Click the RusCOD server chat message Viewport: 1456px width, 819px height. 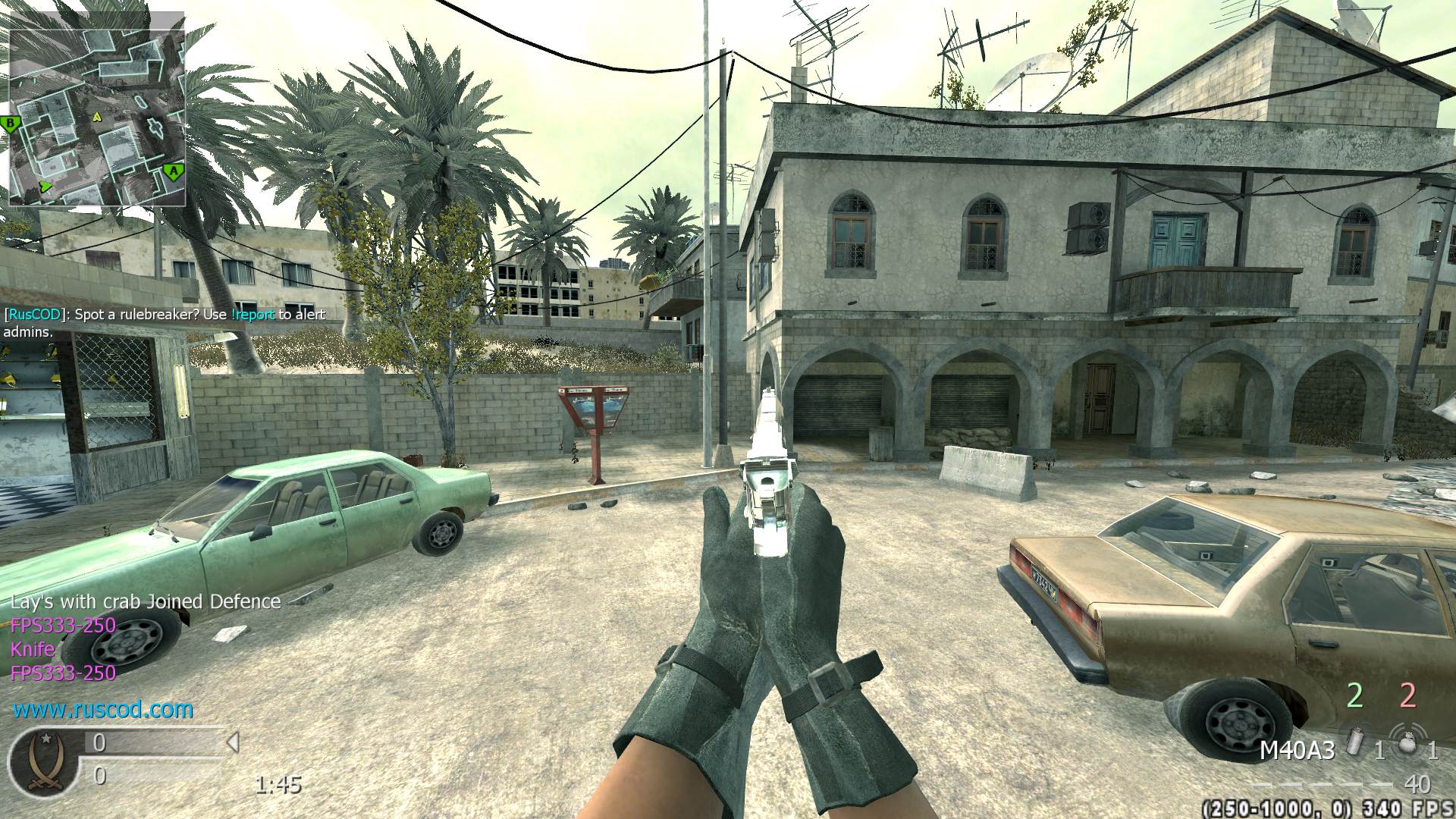click(165, 322)
